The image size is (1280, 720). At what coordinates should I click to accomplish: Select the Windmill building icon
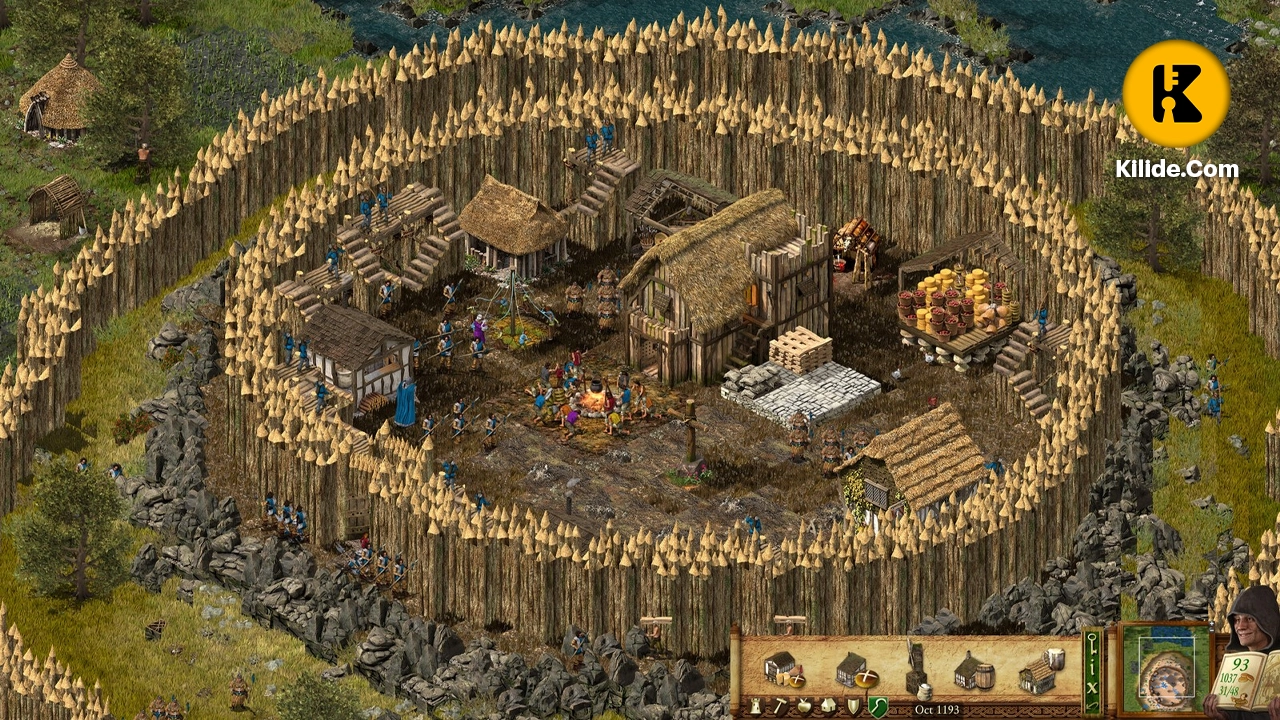click(917, 669)
